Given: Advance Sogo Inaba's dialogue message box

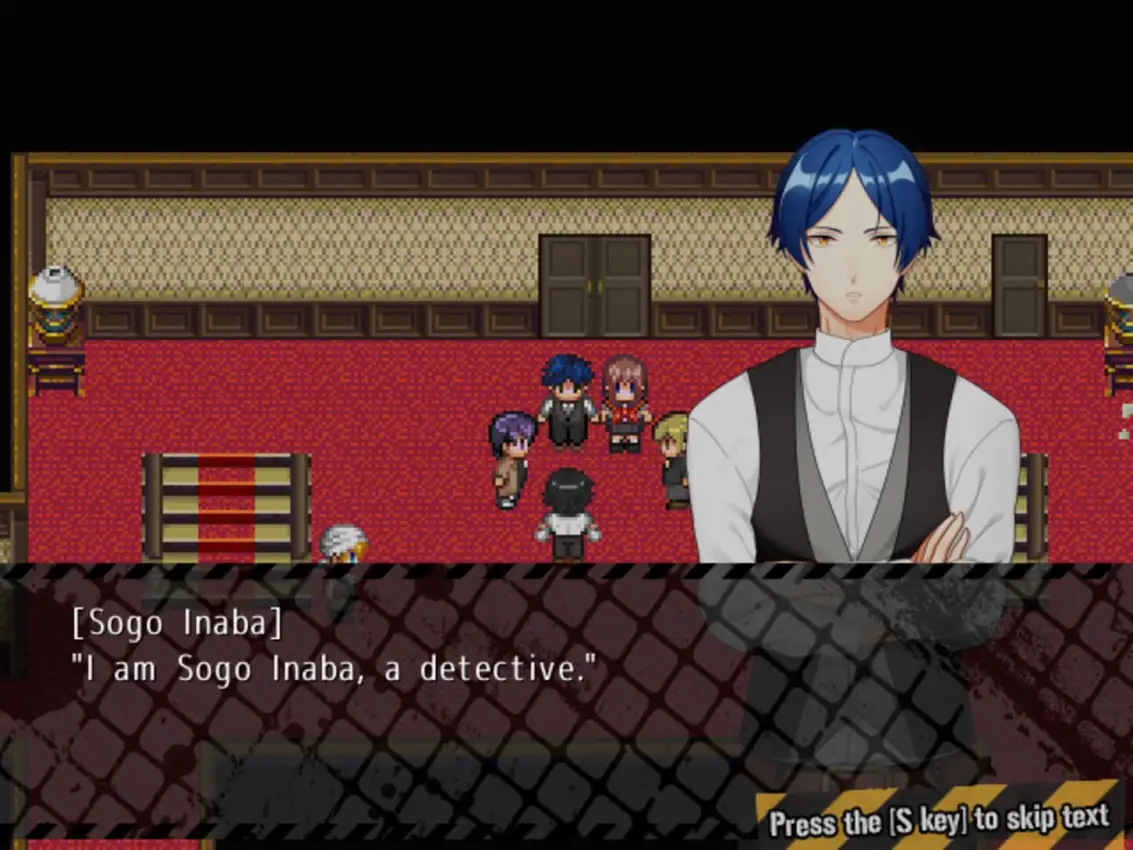Looking at the screenshot, I should click(x=400, y=690).
